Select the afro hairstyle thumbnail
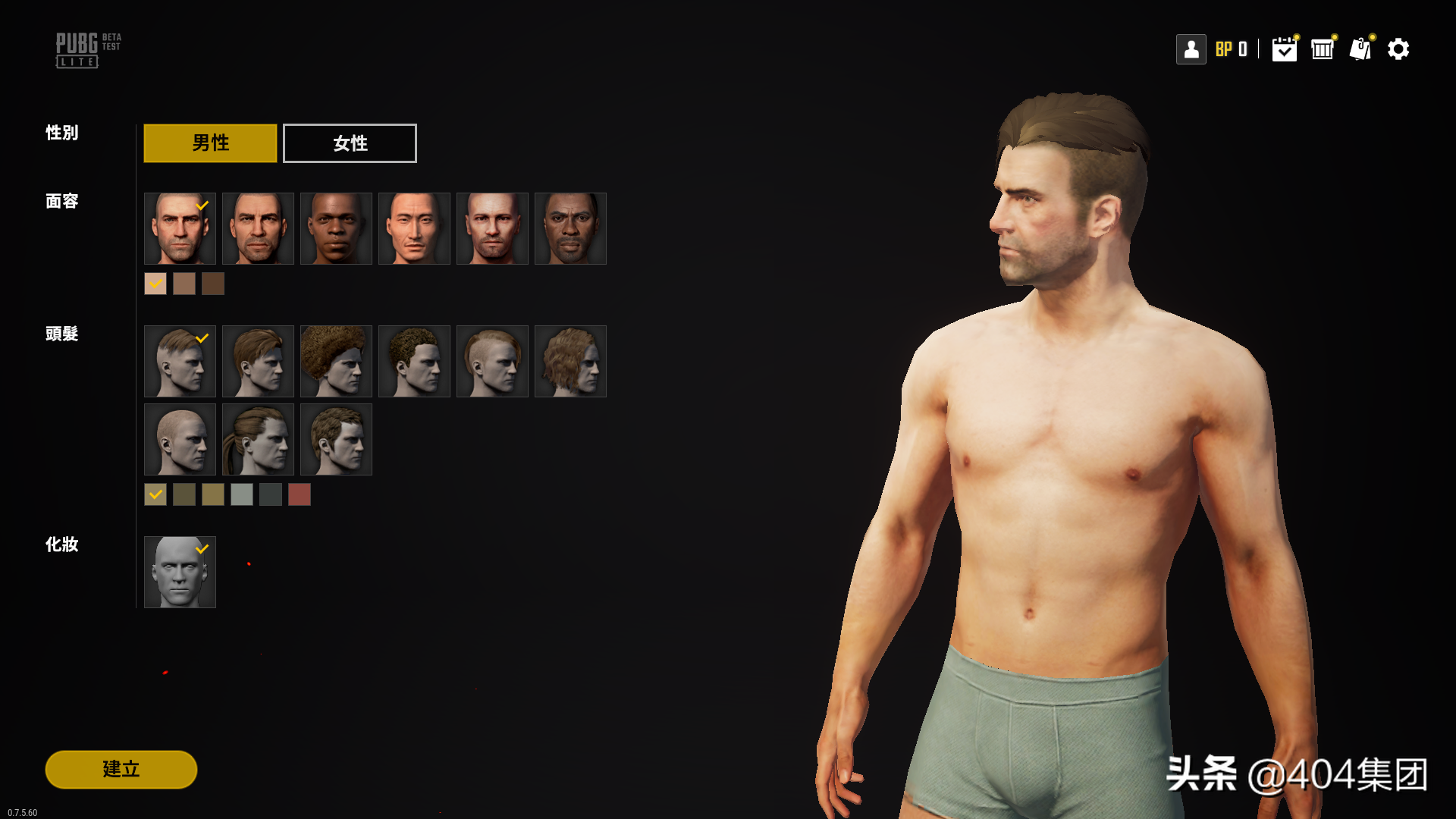Image resolution: width=1456 pixels, height=819 pixels. tap(336, 361)
